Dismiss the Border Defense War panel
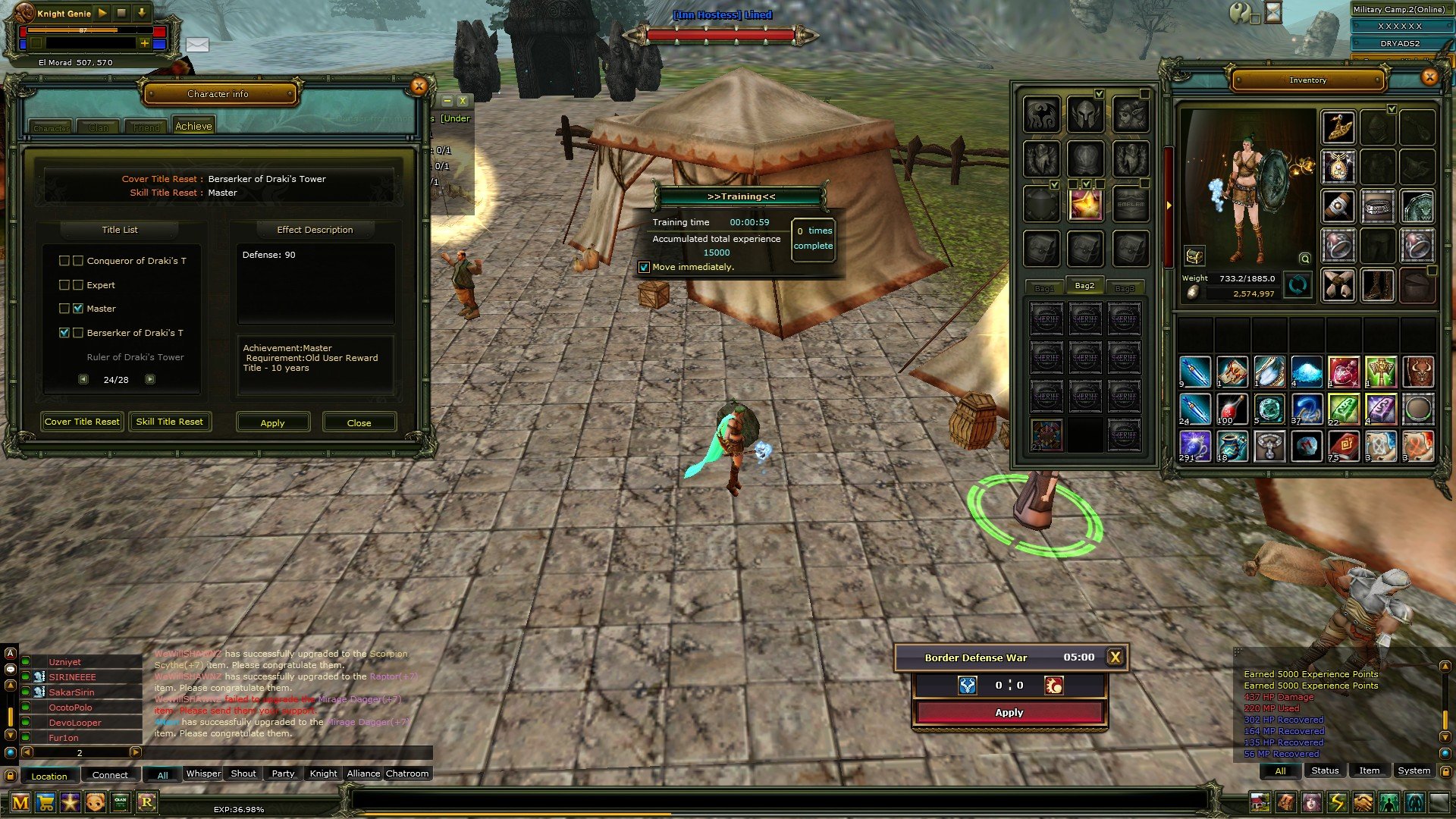 click(x=1115, y=657)
